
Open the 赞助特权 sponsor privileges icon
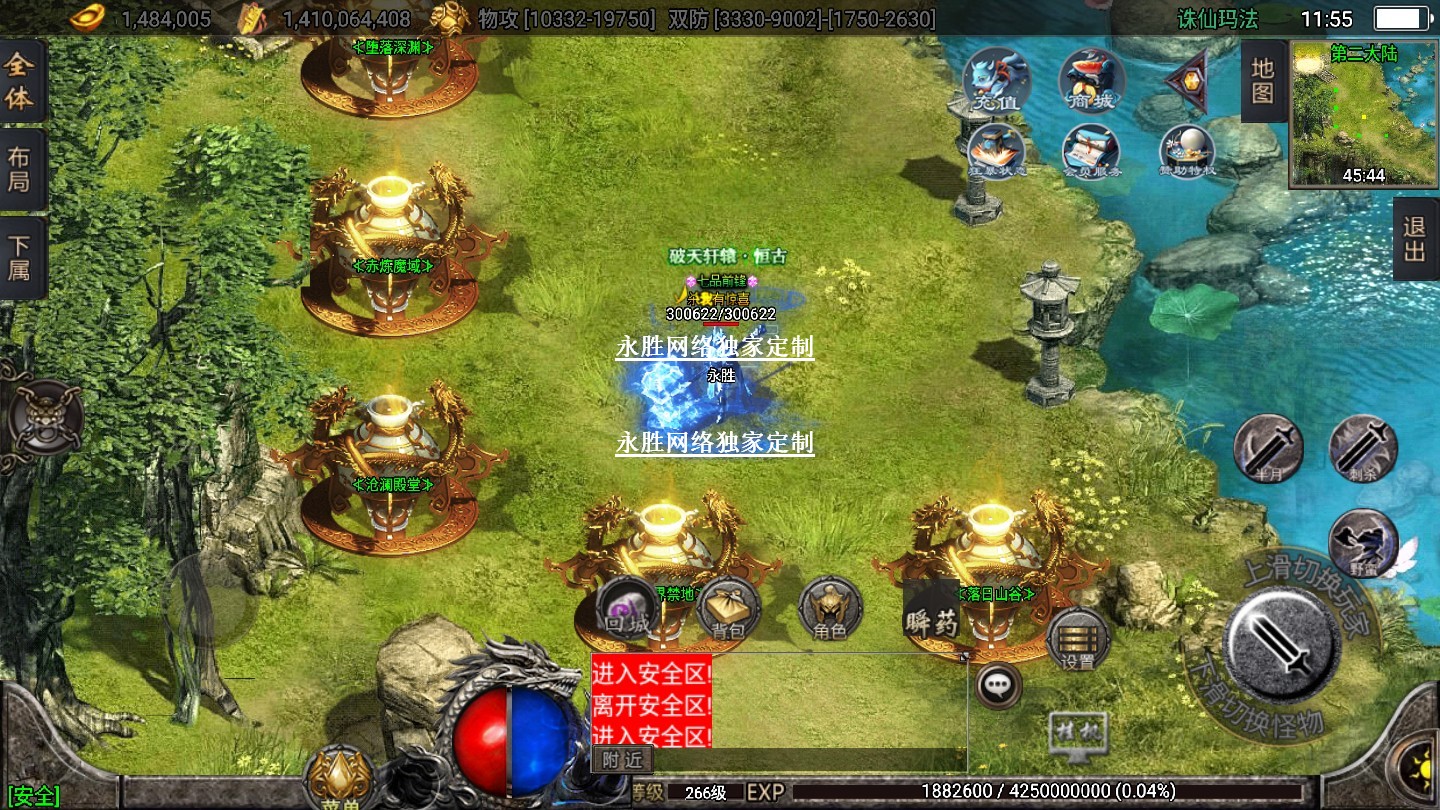1187,152
